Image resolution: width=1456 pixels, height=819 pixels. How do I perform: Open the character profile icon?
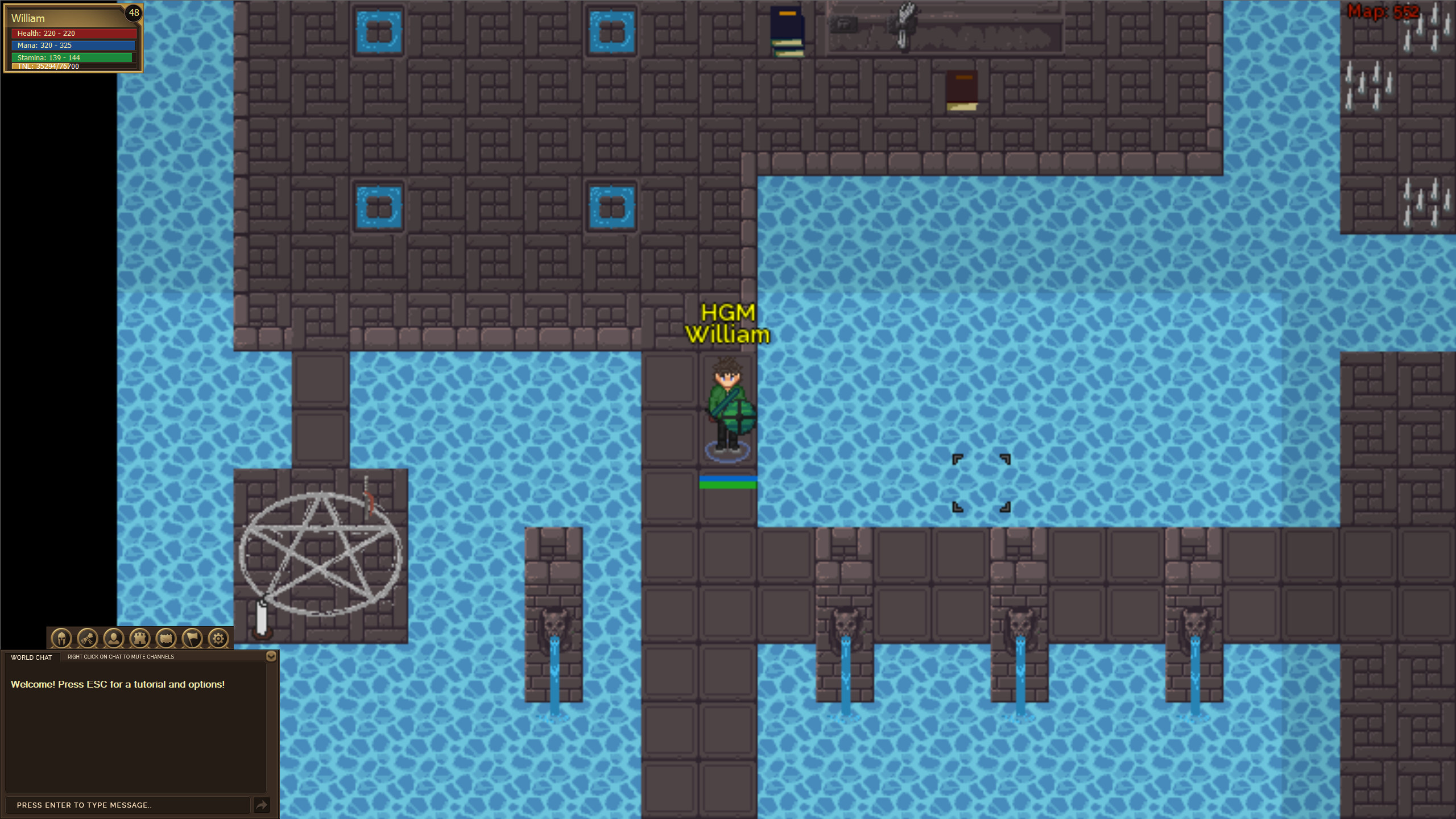pyautogui.click(x=113, y=638)
